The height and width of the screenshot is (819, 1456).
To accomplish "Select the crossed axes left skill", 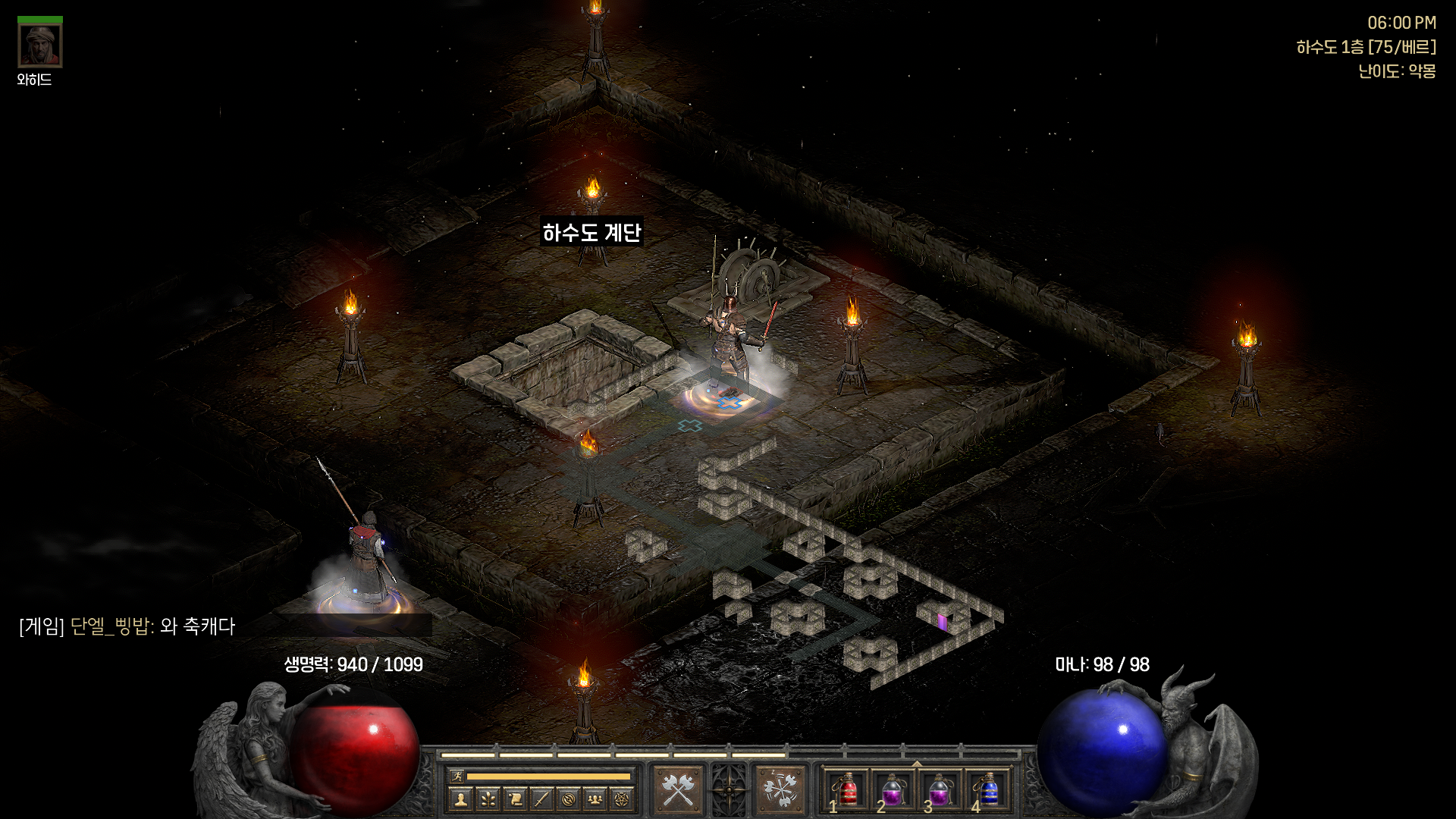I will point(679,790).
